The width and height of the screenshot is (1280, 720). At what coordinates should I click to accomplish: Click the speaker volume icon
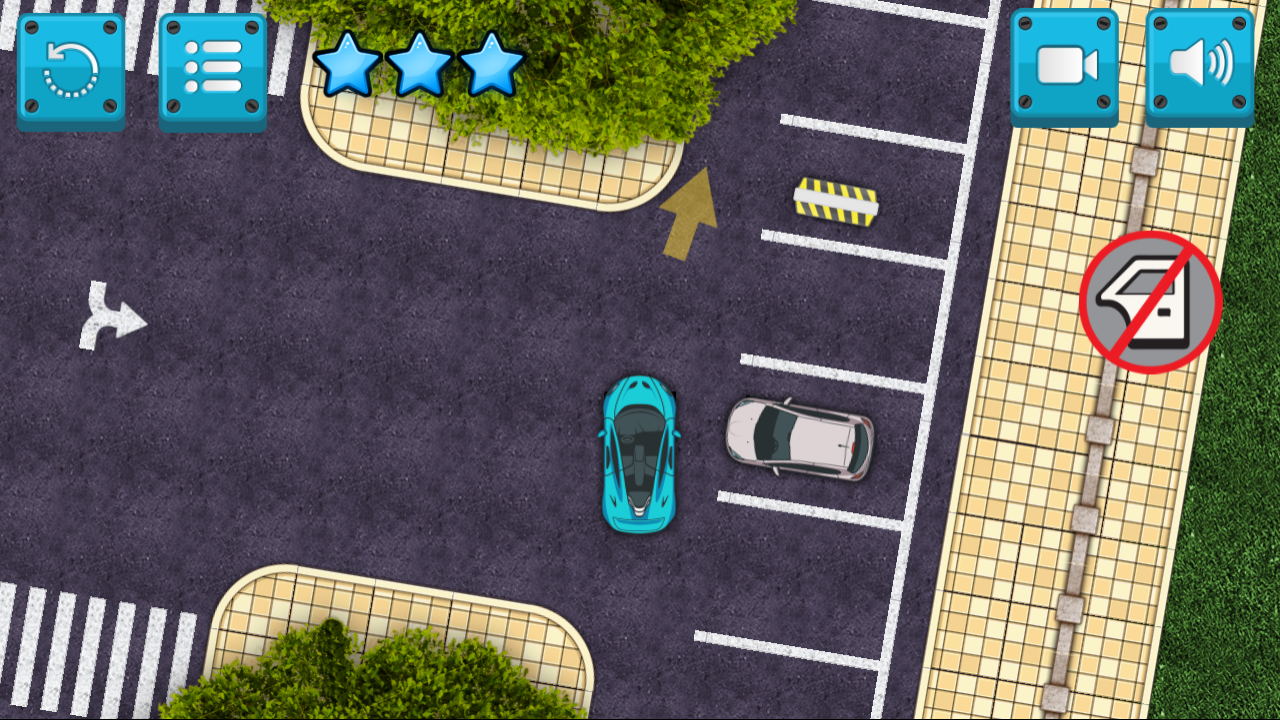(x=1199, y=65)
